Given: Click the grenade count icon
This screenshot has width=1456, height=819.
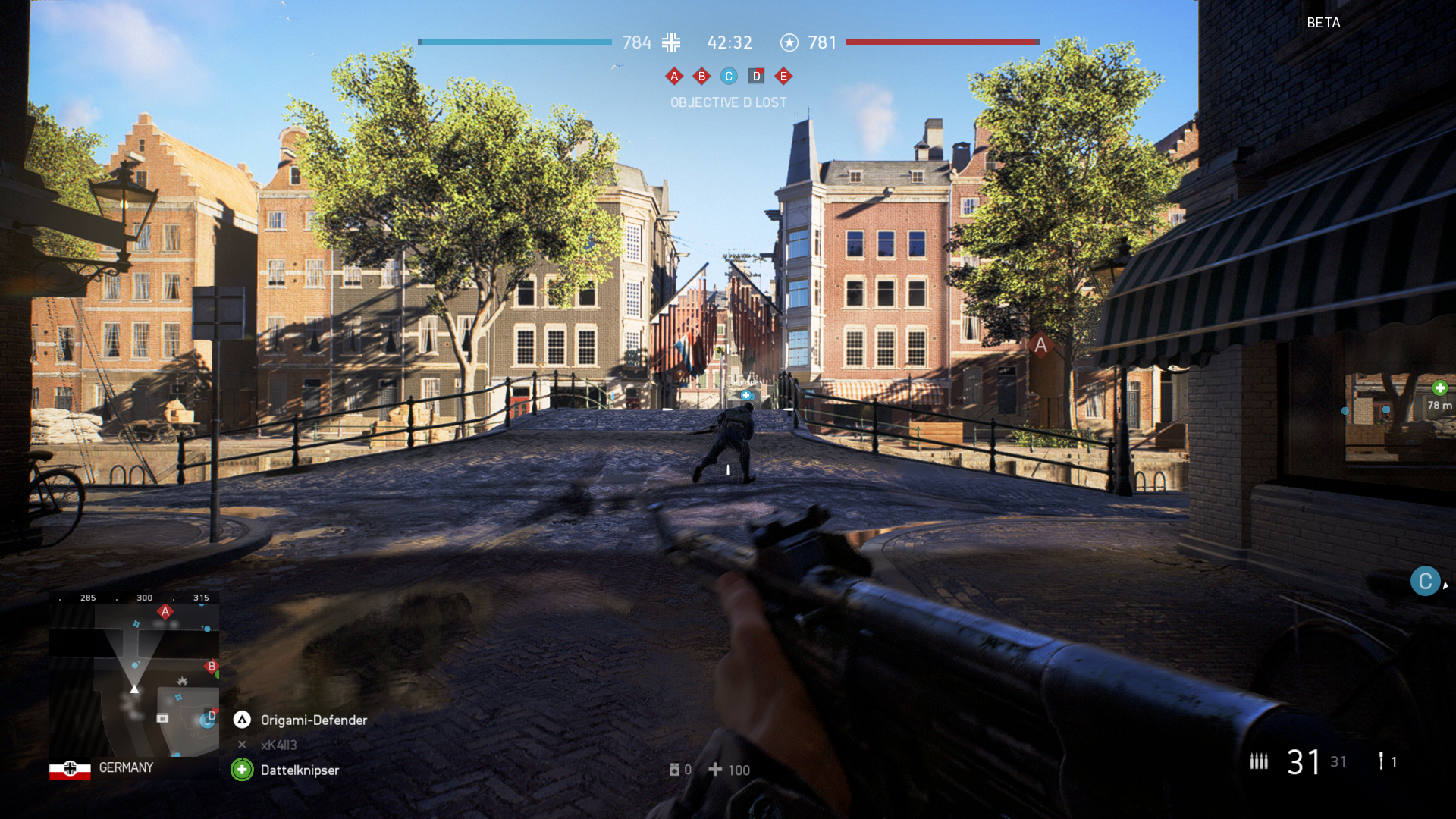Looking at the screenshot, I should (x=1381, y=761).
